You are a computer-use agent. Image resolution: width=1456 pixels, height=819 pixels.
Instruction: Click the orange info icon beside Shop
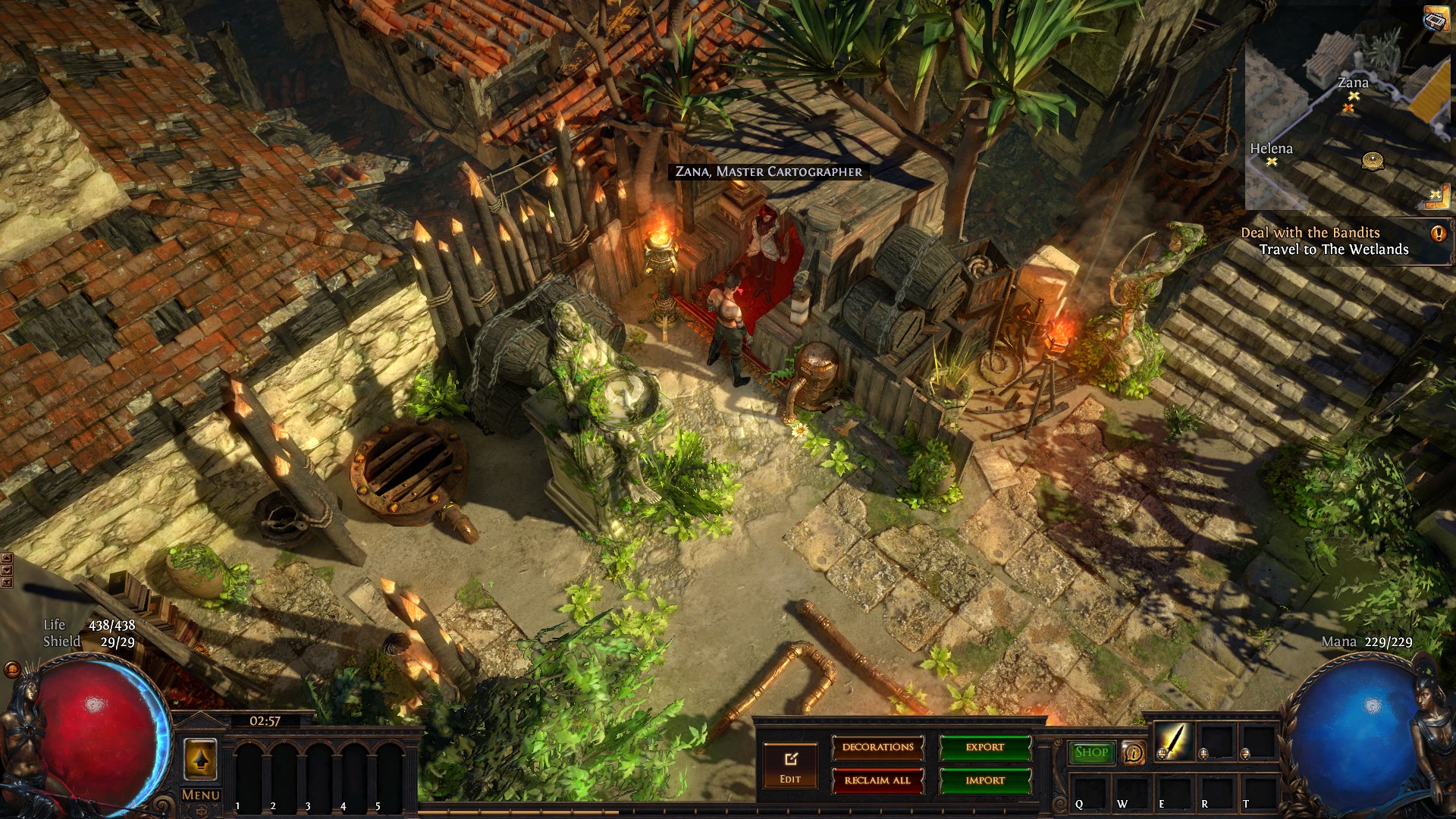[x=1134, y=752]
